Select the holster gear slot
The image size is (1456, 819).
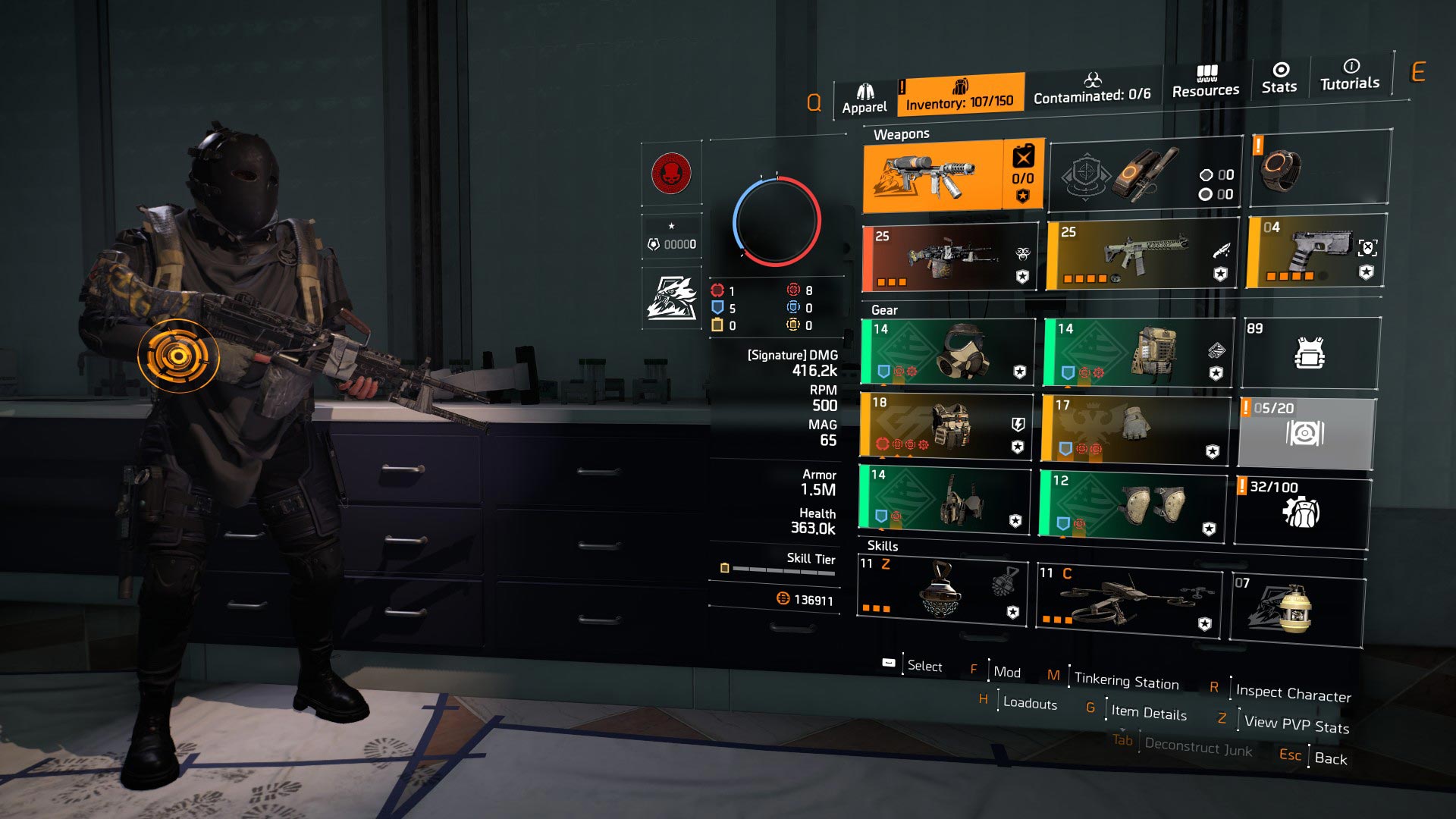click(x=945, y=497)
